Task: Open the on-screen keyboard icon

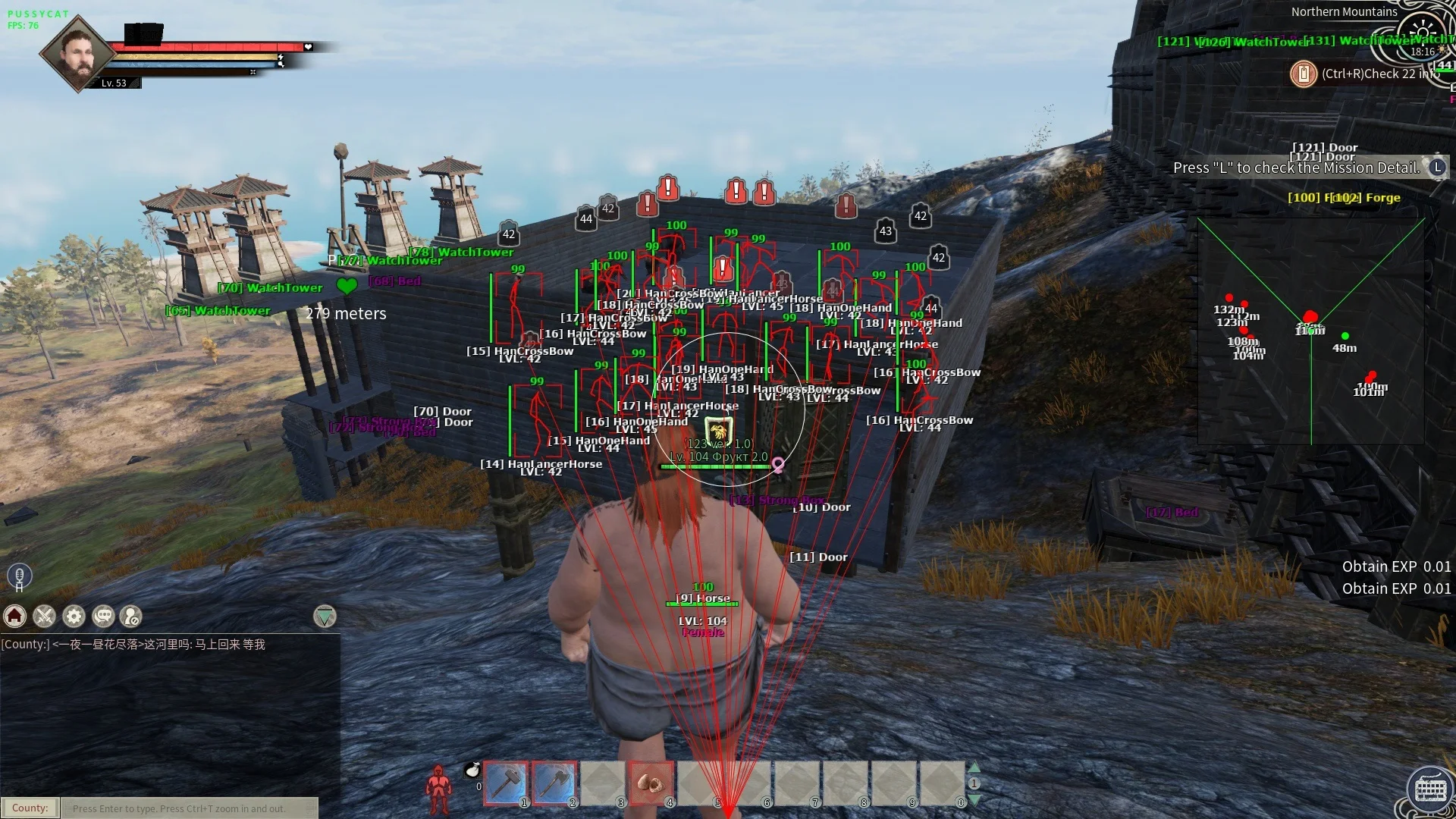Action: 1430,790
